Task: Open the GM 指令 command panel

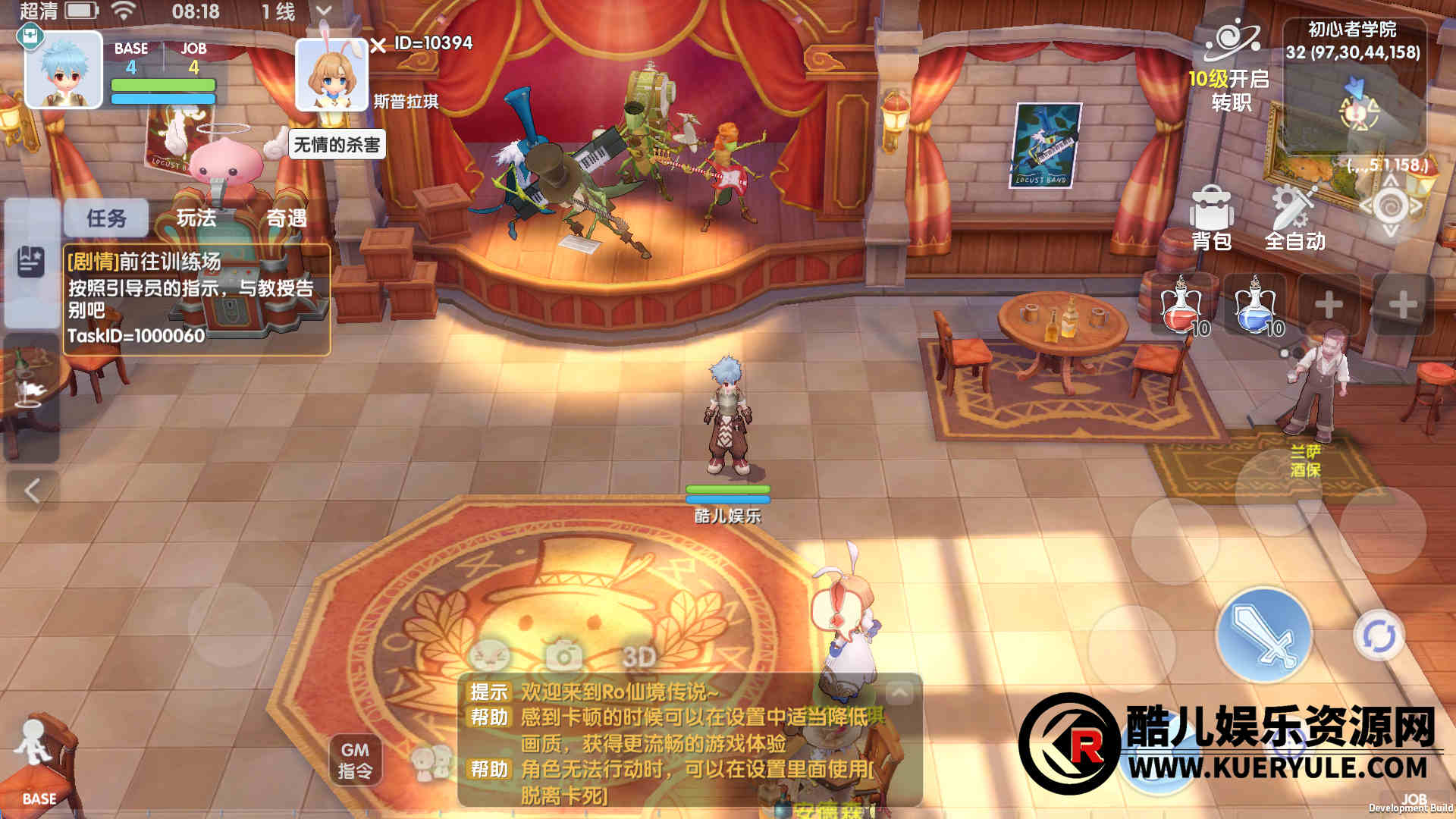Action: click(x=355, y=760)
